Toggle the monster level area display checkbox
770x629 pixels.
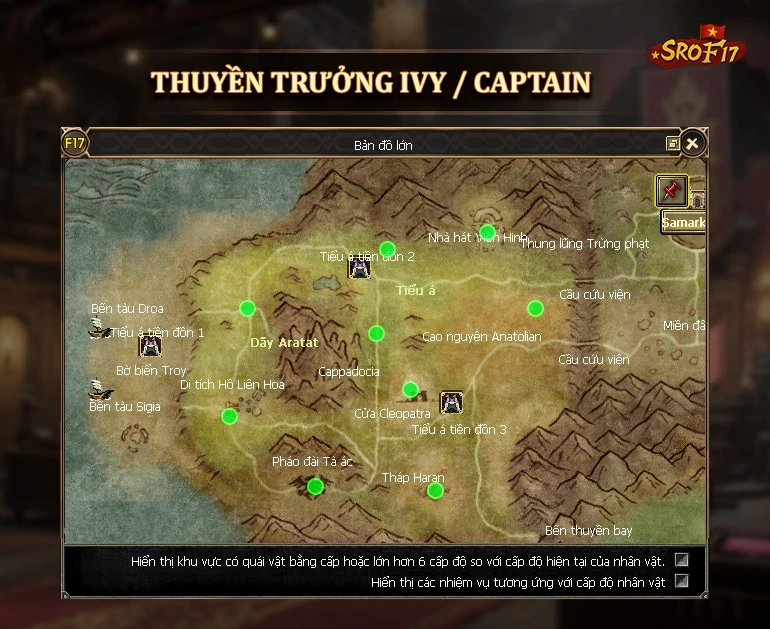pyautogui.click(x=682, y=560)
